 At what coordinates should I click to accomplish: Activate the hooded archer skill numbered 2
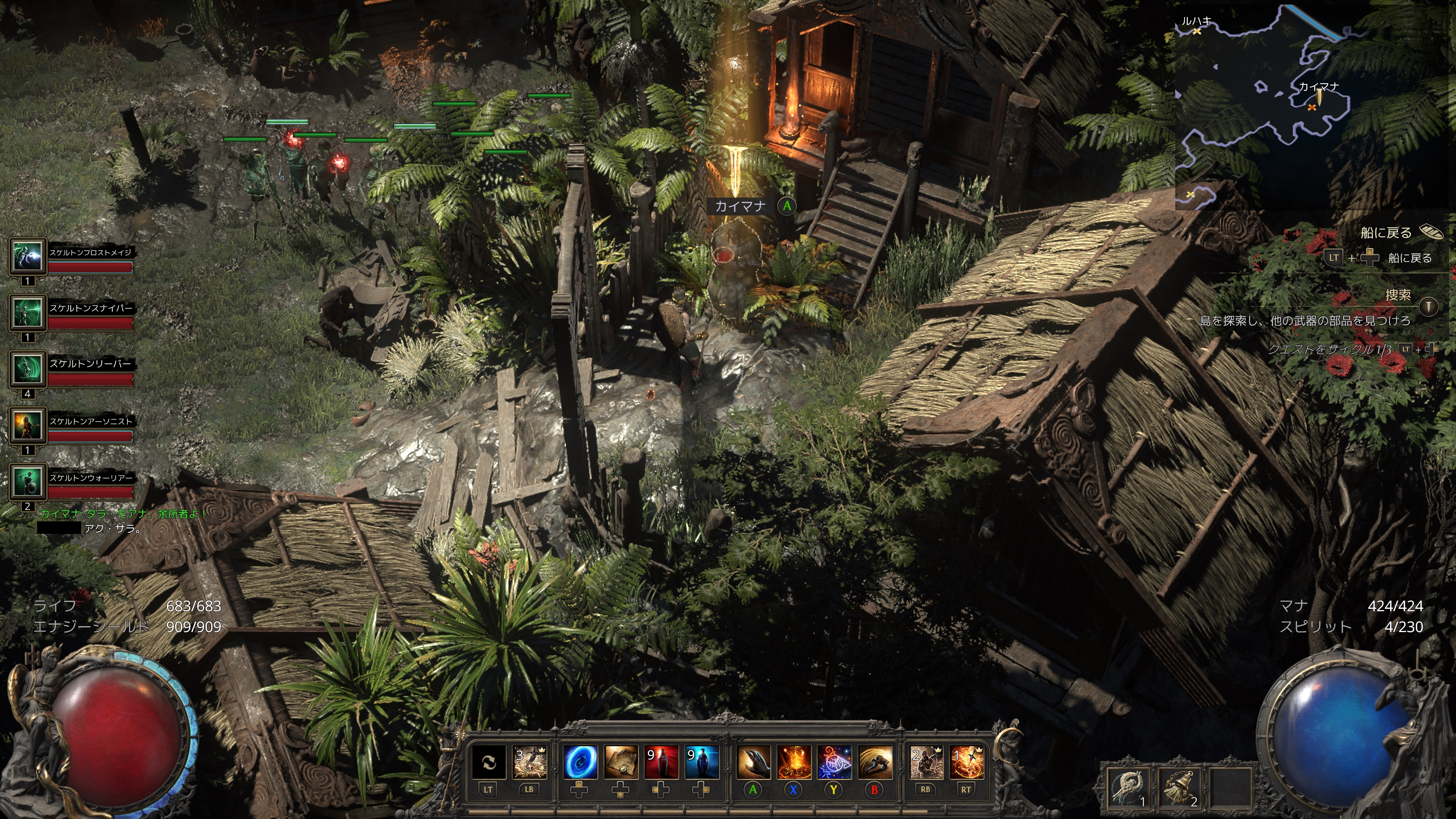point(926,762)
